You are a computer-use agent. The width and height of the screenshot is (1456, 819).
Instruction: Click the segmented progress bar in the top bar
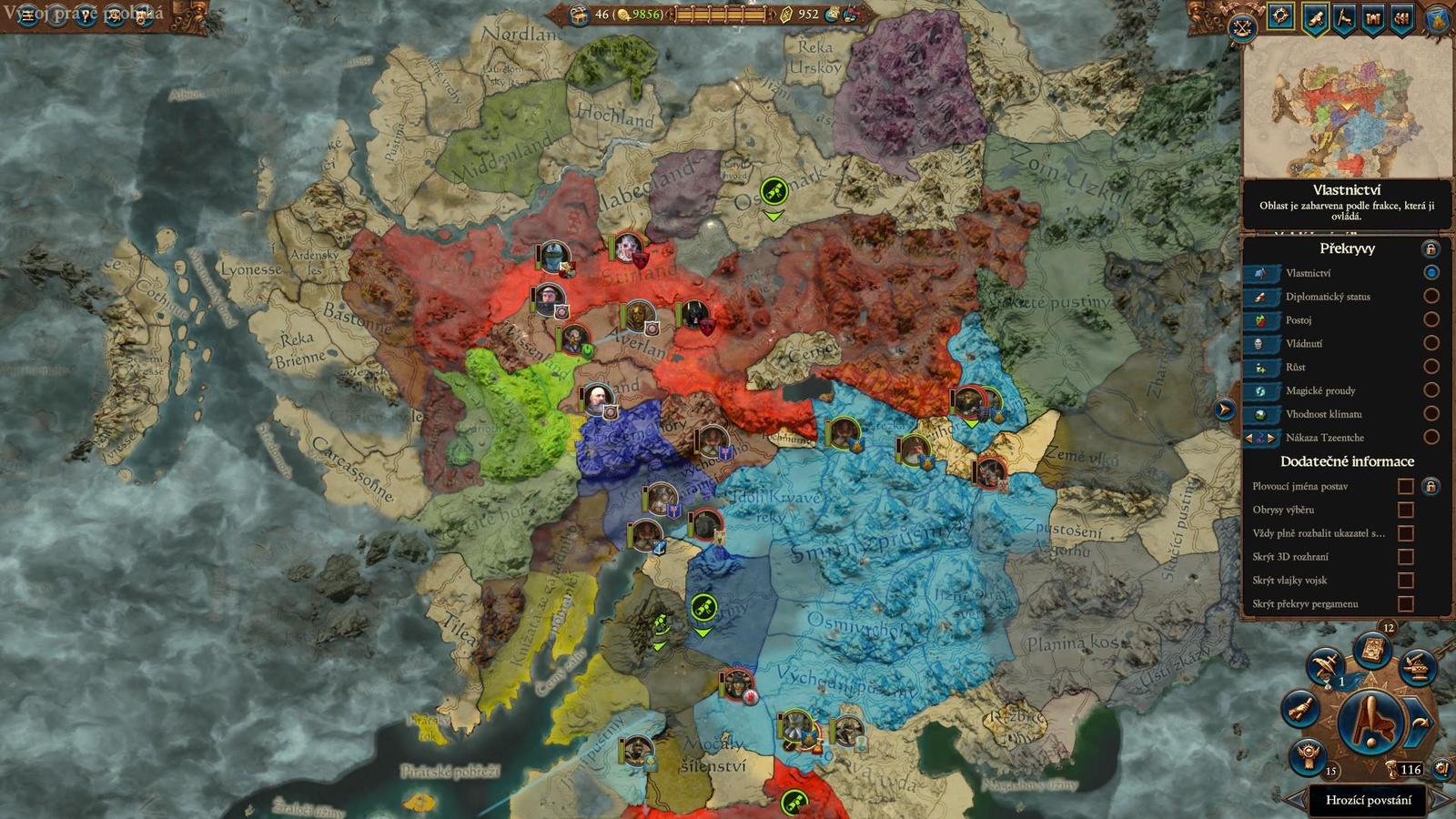coord(719,14)
